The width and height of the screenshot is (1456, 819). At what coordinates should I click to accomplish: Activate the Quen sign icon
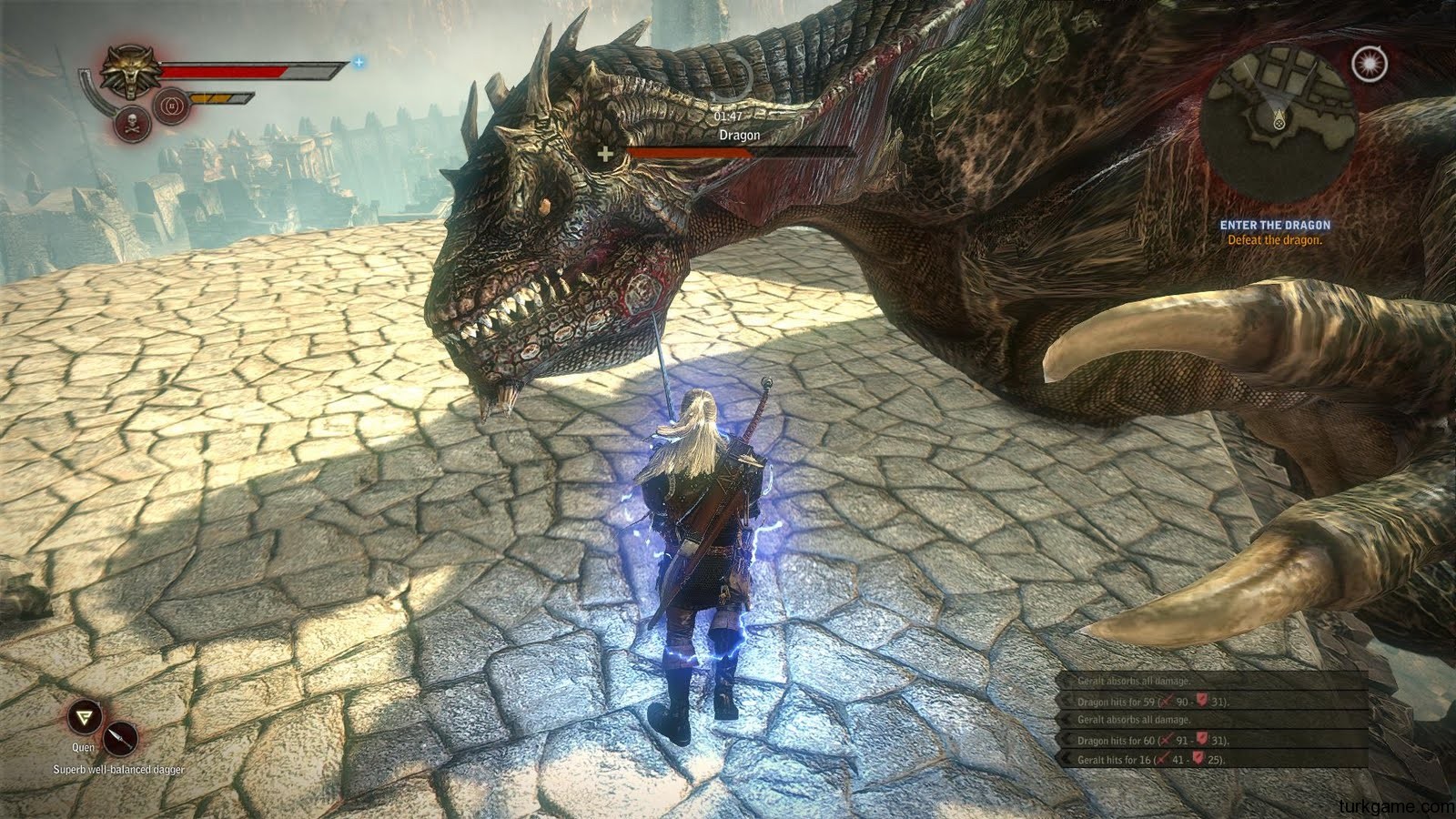click(x=85, y=718)
